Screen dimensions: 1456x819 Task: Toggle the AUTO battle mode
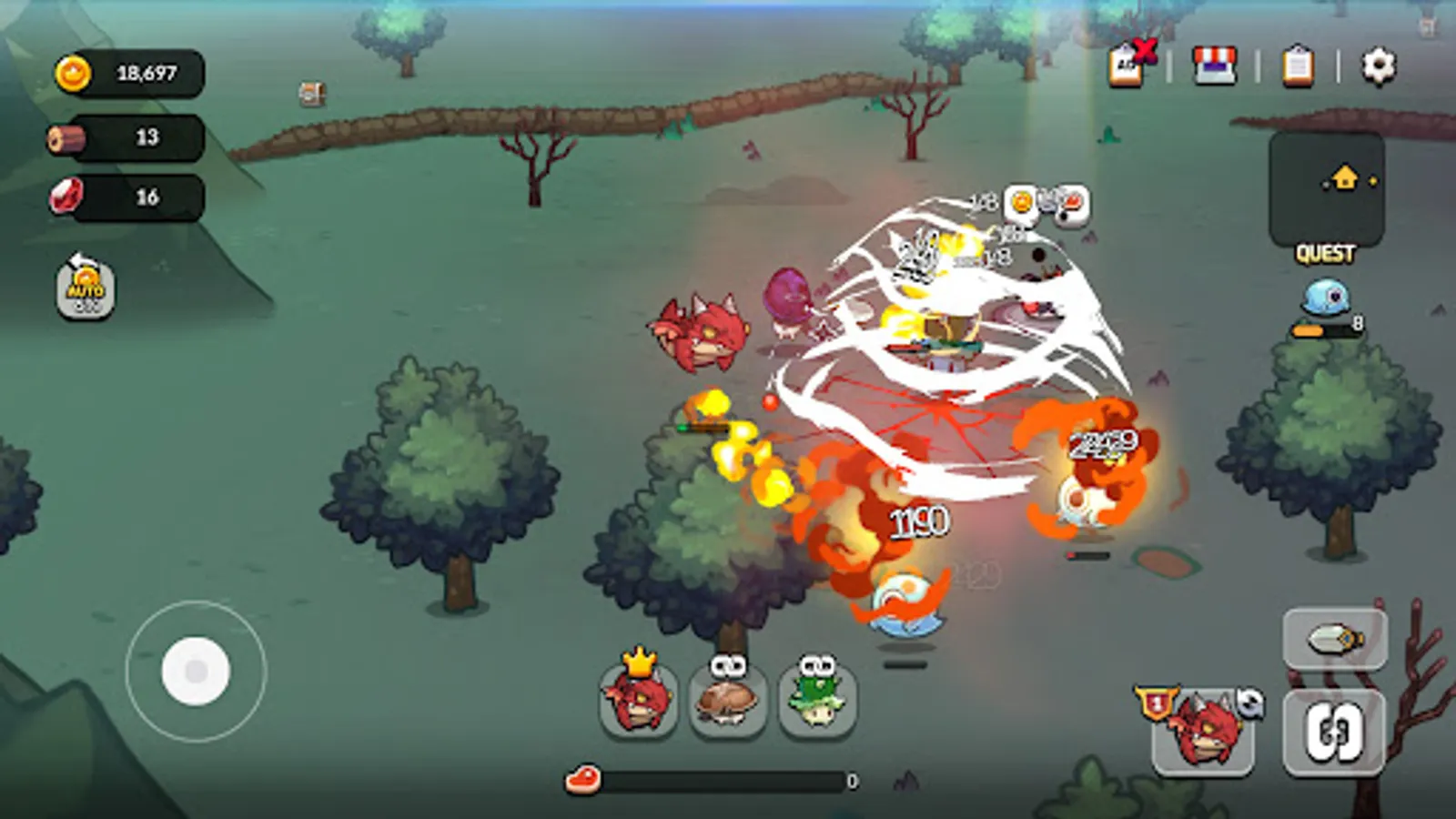point(82,289)
